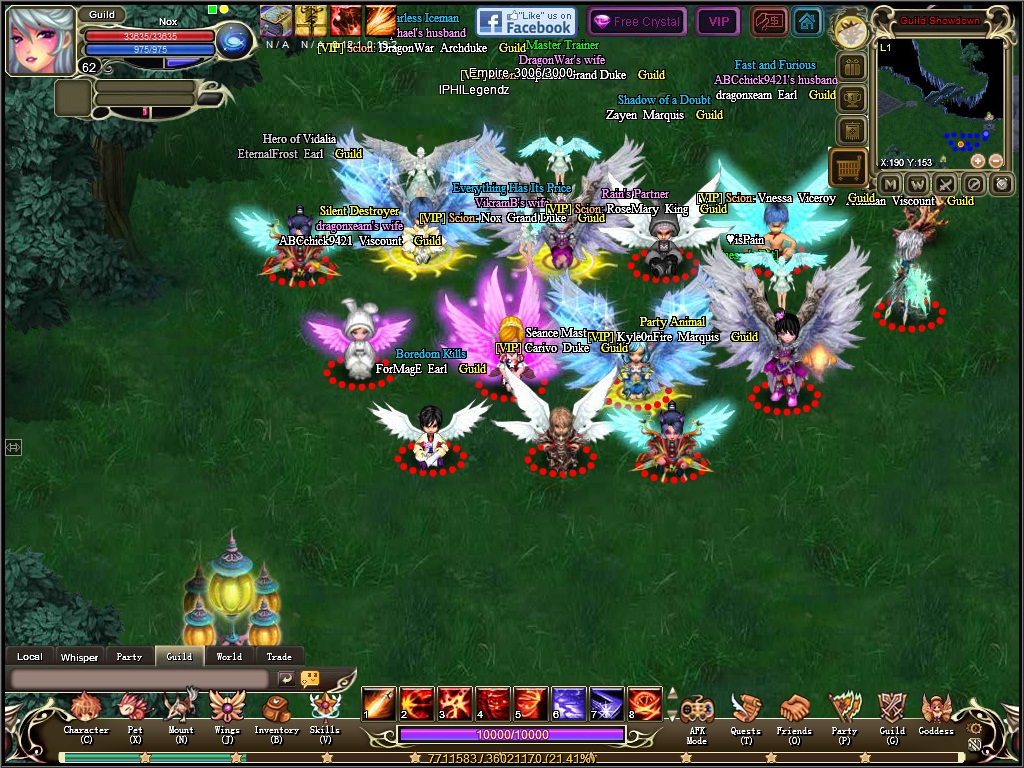Open the Wings menu

(227, 711)
